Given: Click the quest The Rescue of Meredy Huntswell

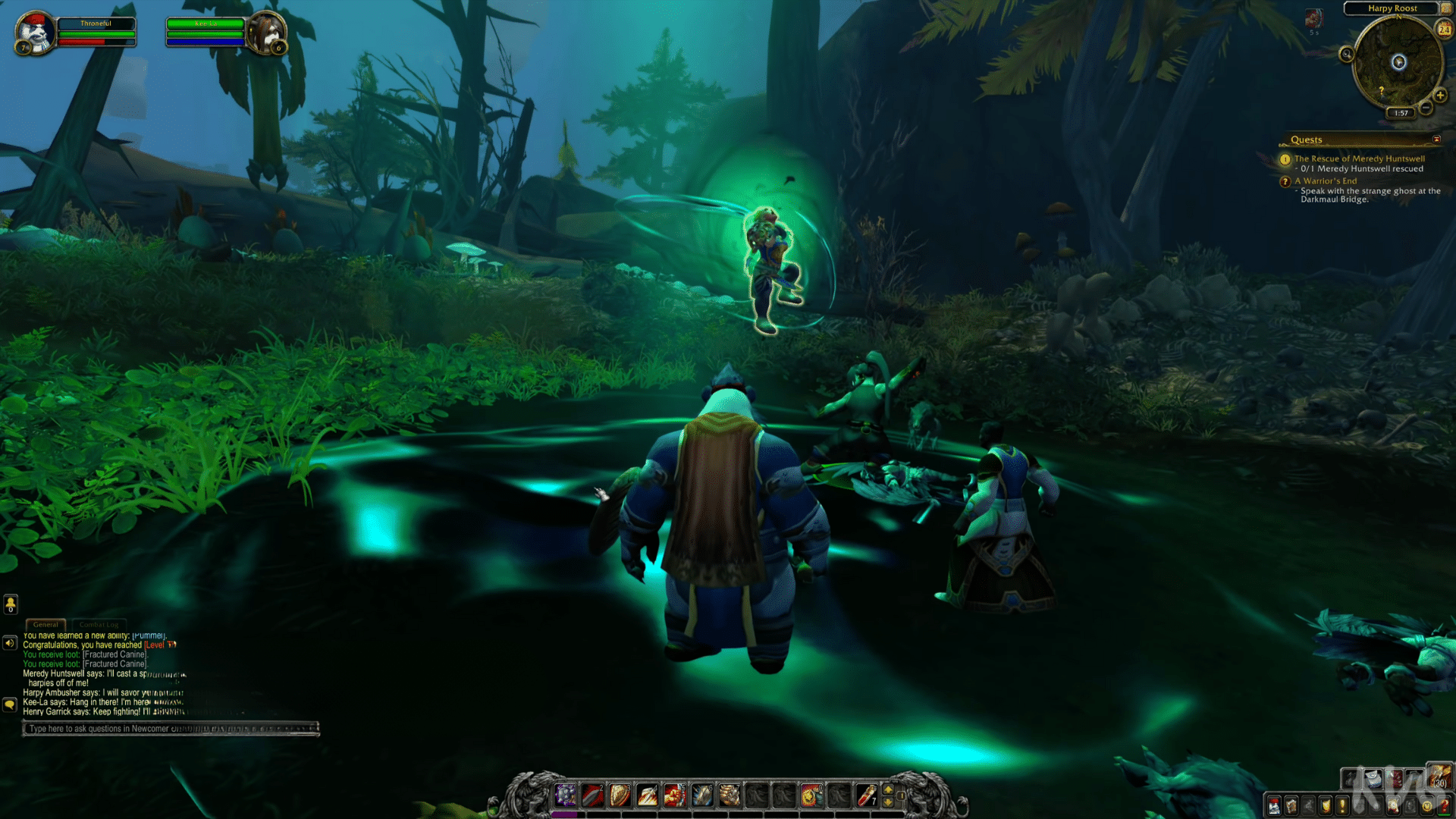Looking at the screenshot, I should point(1360,158).
